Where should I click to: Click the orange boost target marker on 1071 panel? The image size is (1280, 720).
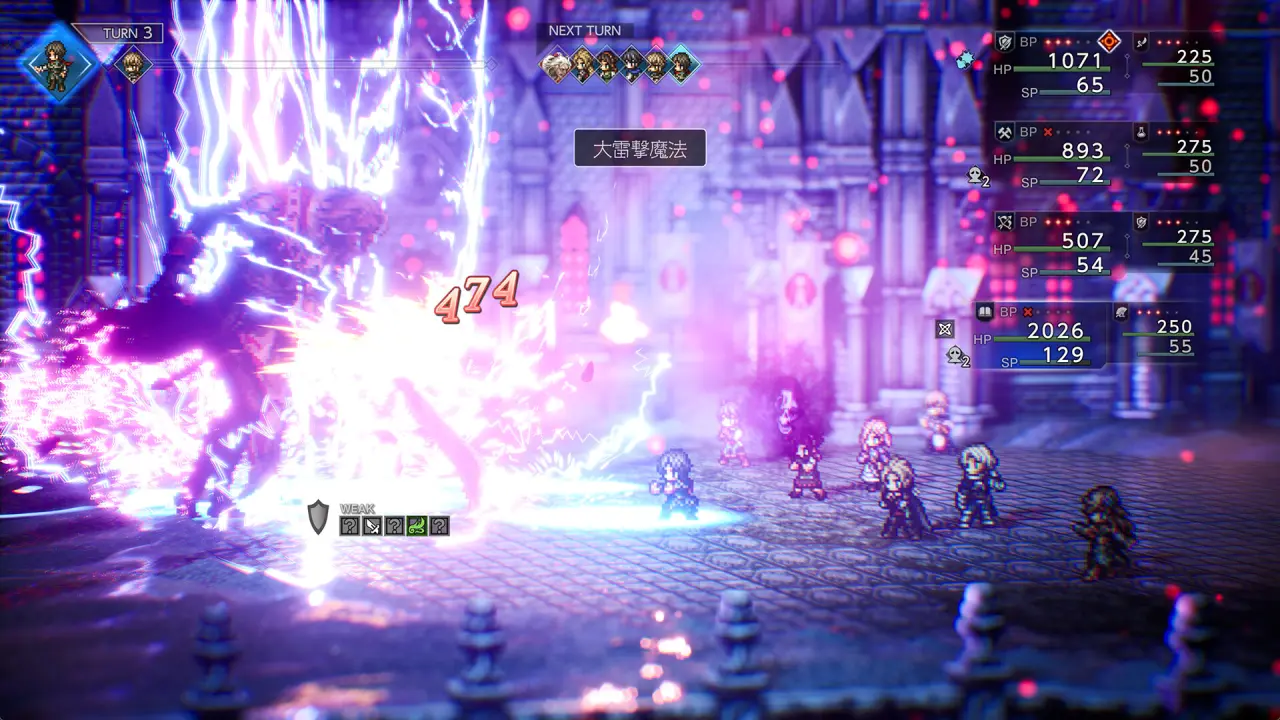click(x=1109, y=42)
